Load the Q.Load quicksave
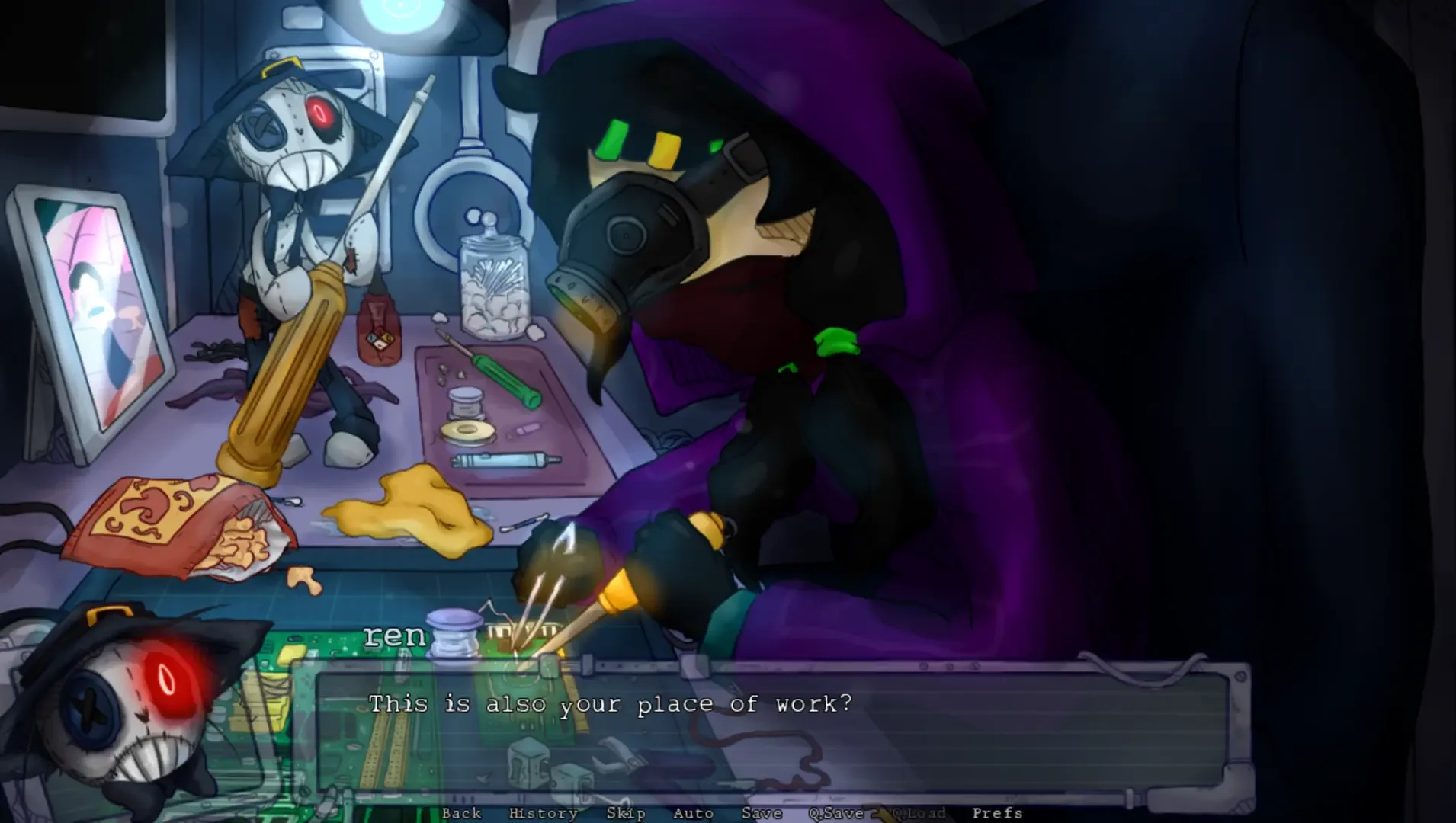 pyautogui.click(x=920, y=813)
